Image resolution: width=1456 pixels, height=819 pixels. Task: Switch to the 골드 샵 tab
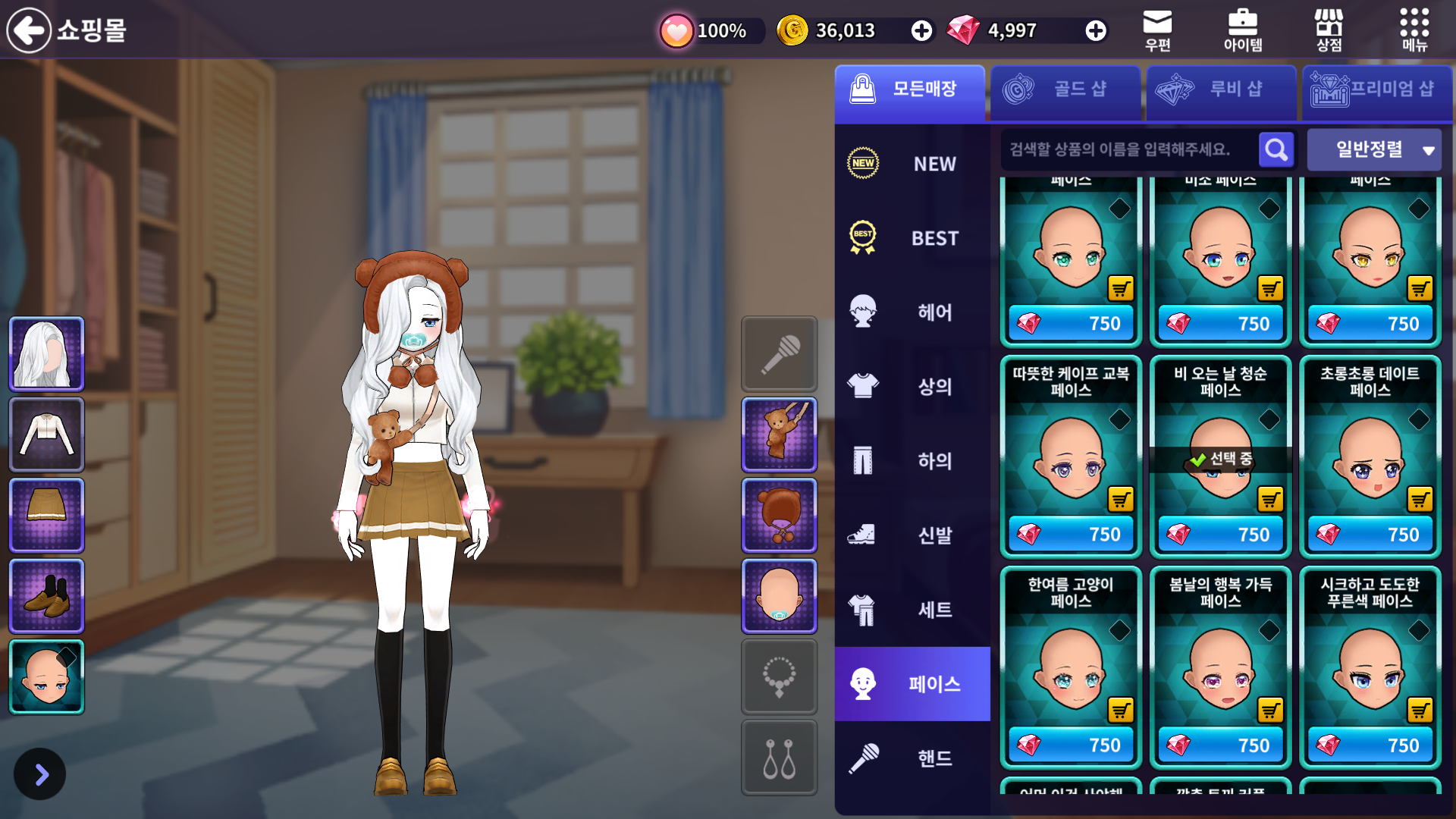tap(1065, 89)
